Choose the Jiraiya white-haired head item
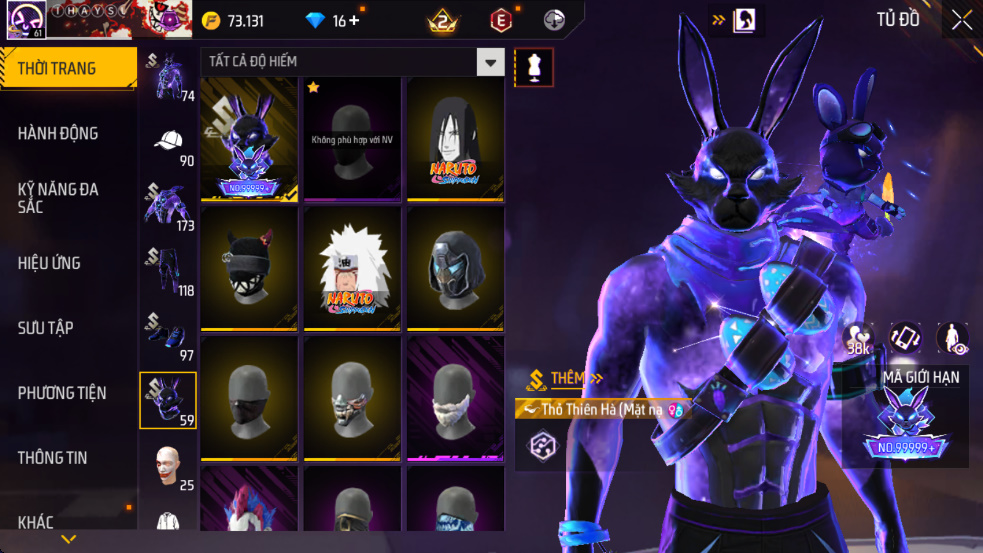This screenshot has width=983, height=553. (352, 268)
